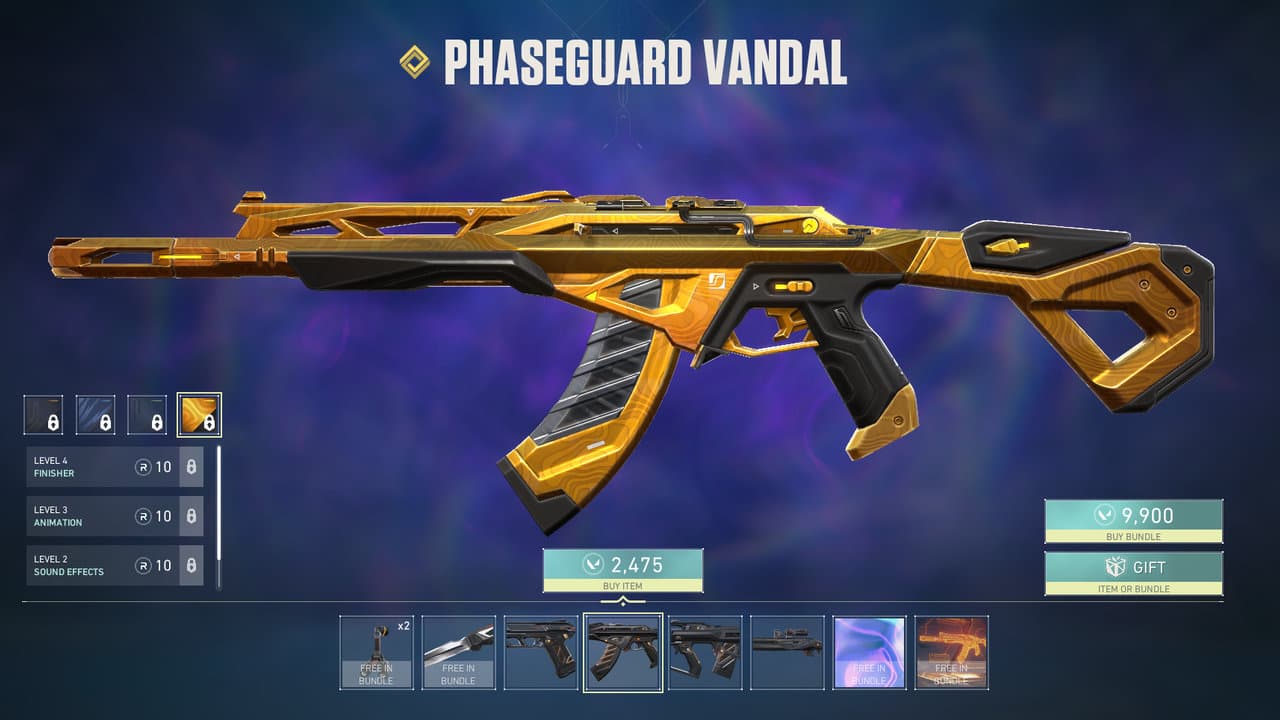
Task: Click the VP currency icon on the Buy Item button
Action: 592,562
